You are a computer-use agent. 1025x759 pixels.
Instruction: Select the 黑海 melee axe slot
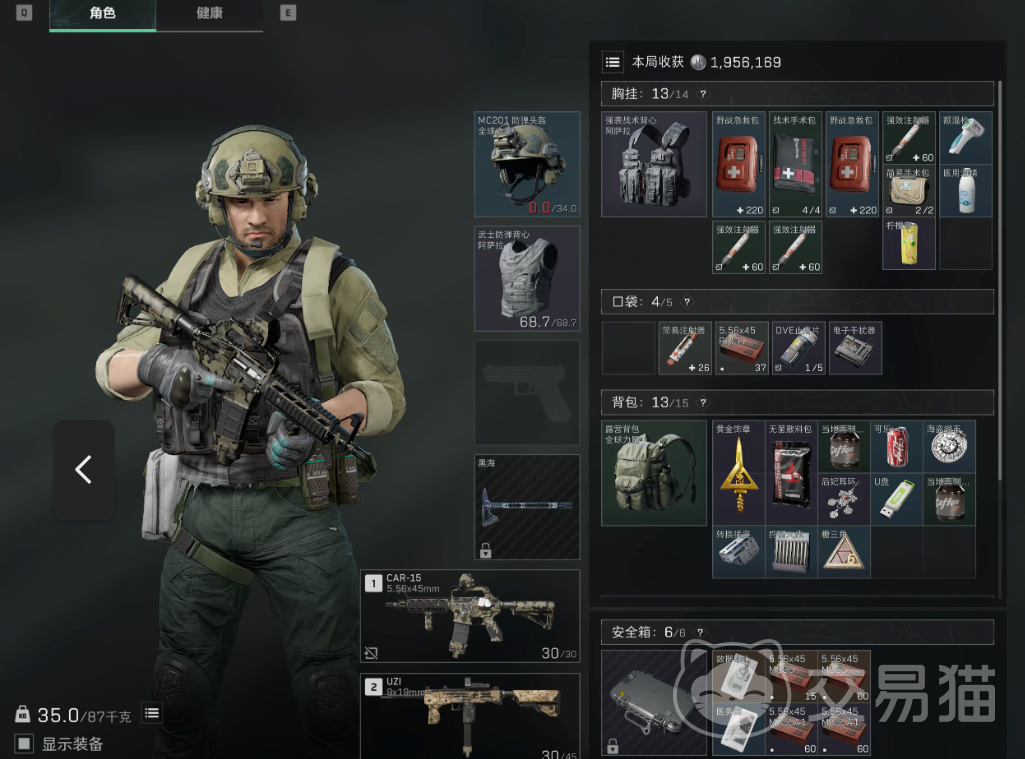[527, 506]
